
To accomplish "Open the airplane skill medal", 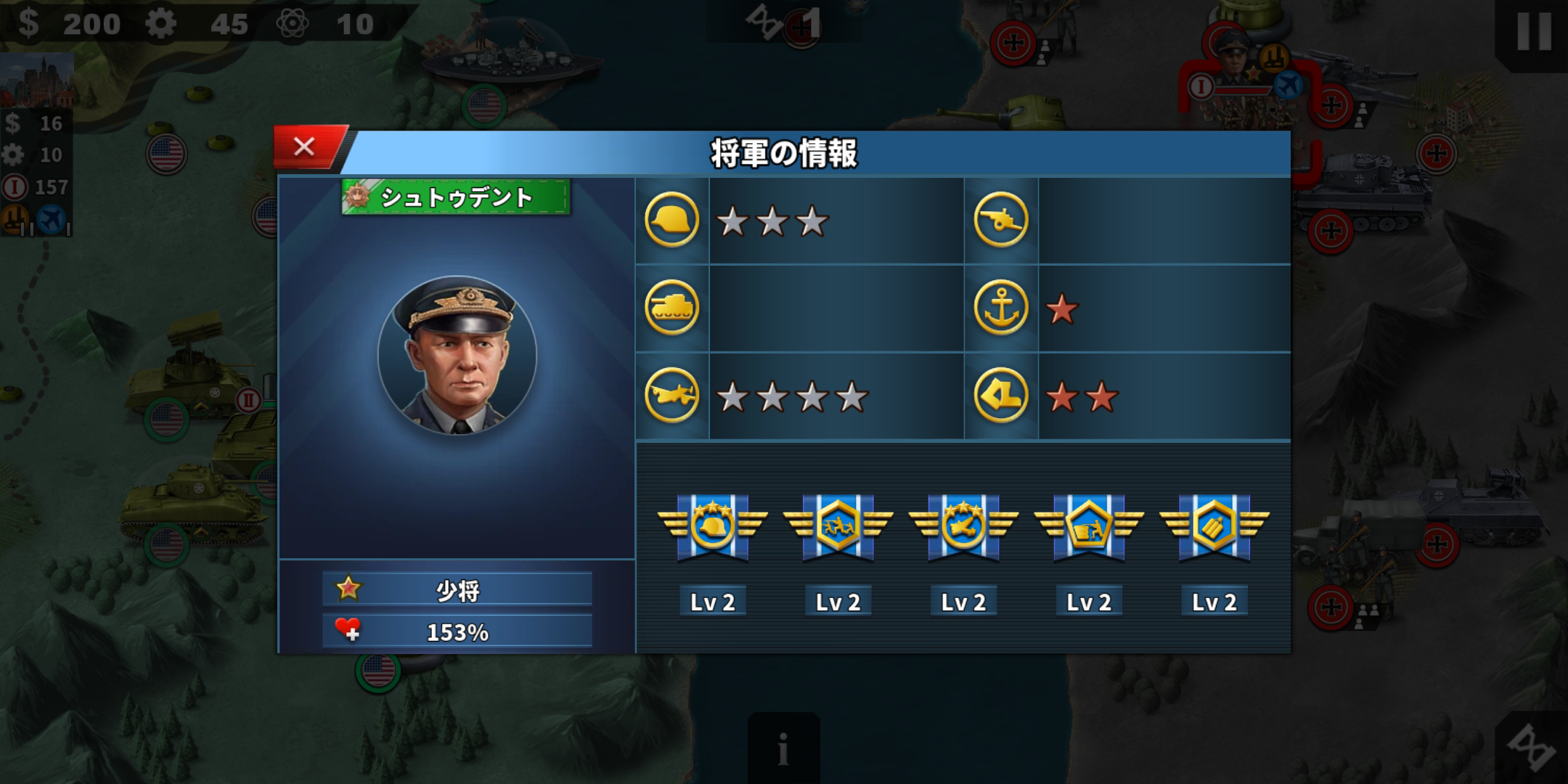I will point(963,526).
